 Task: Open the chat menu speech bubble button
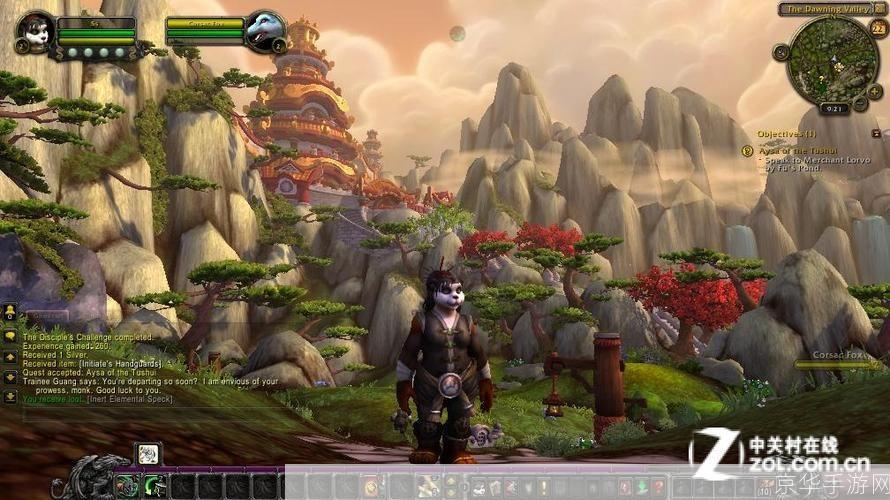(10, 335)
